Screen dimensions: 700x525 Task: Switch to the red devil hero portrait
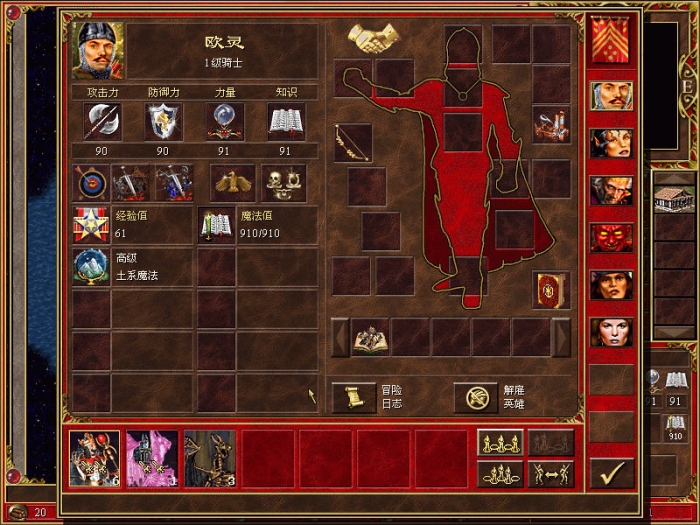611,238
